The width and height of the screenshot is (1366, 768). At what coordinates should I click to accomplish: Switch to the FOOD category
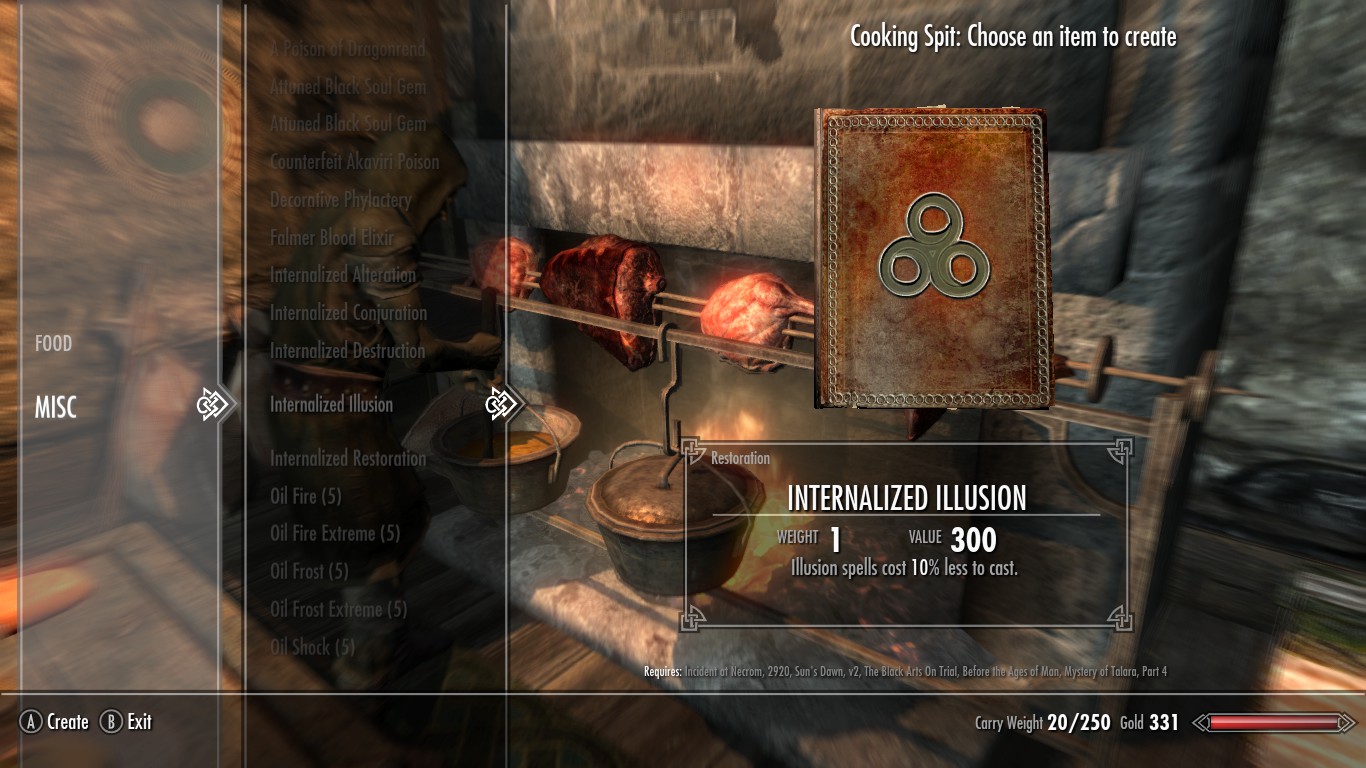54,344
